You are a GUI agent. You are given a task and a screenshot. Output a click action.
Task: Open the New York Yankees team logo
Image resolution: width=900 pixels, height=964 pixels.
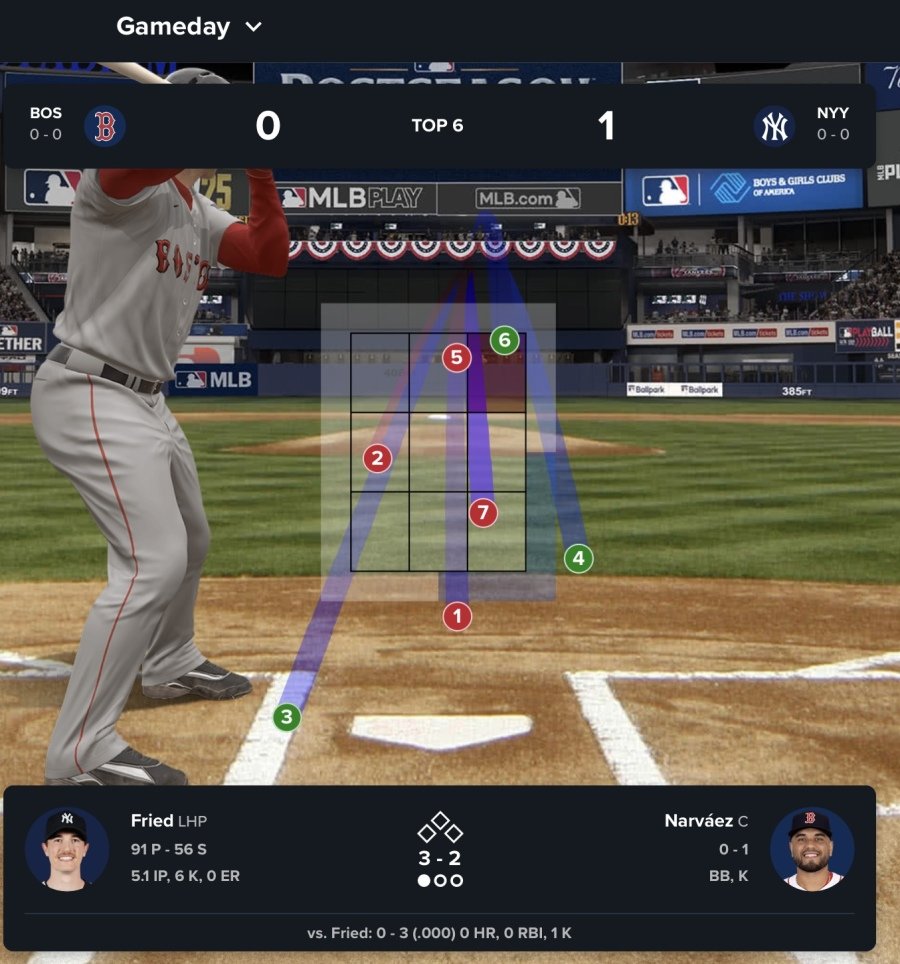pos(774,126)
